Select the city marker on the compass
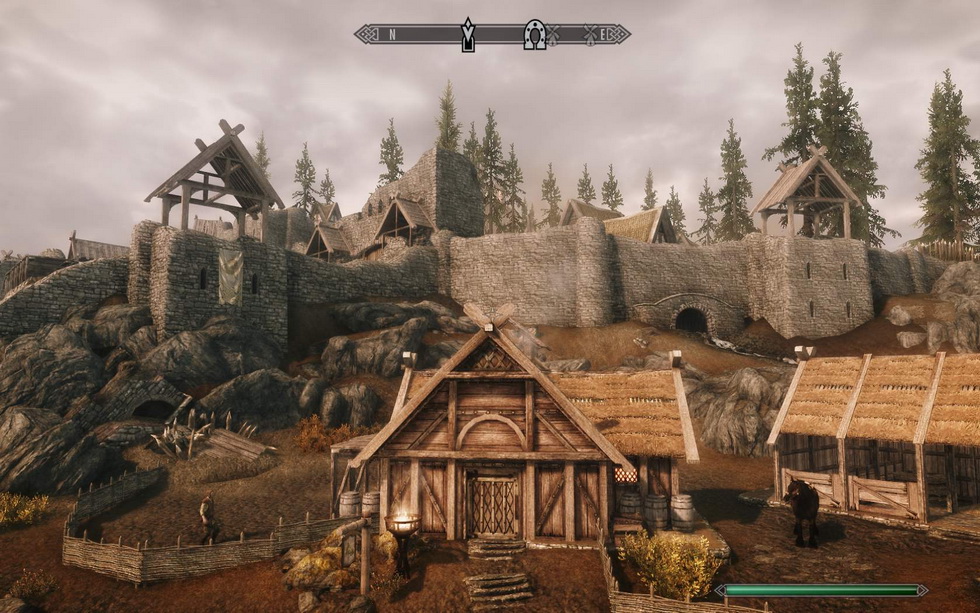 [x=467, y=34]
